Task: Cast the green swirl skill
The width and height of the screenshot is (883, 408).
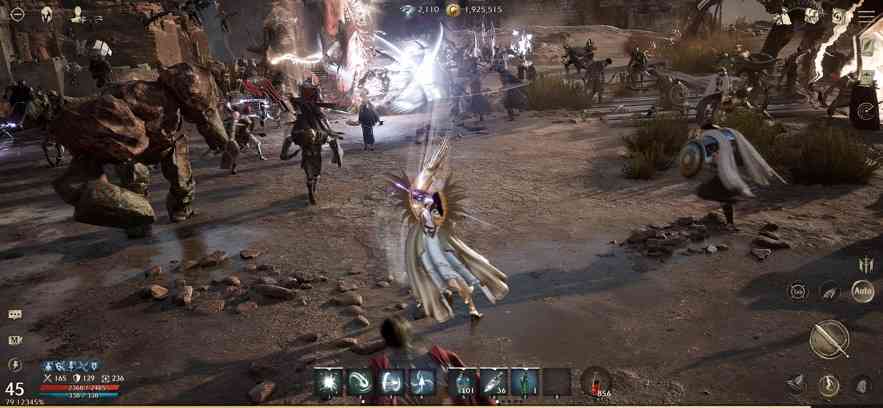Action: (x=360, y=382)
